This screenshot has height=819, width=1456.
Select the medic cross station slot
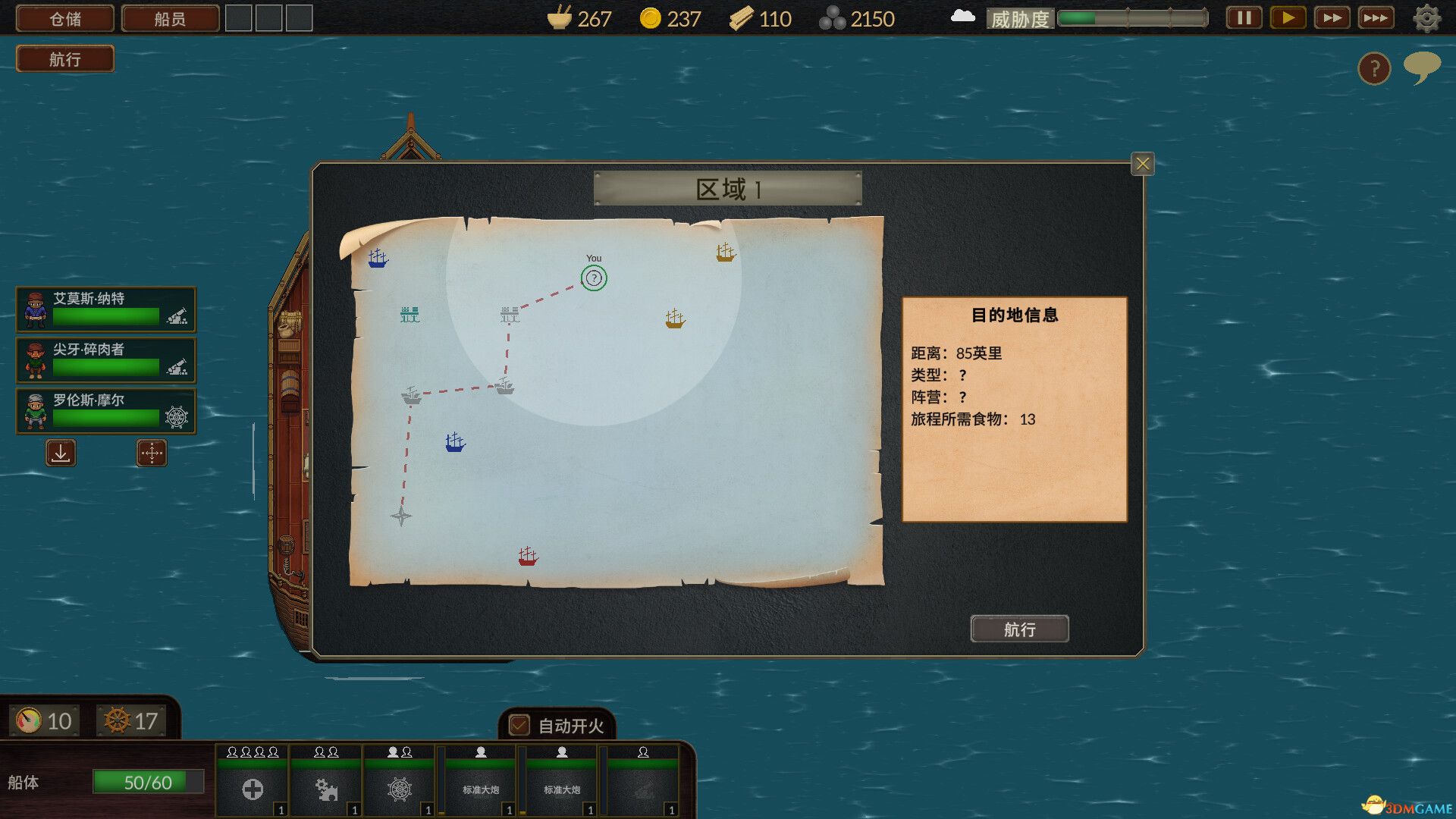(252, 789)
